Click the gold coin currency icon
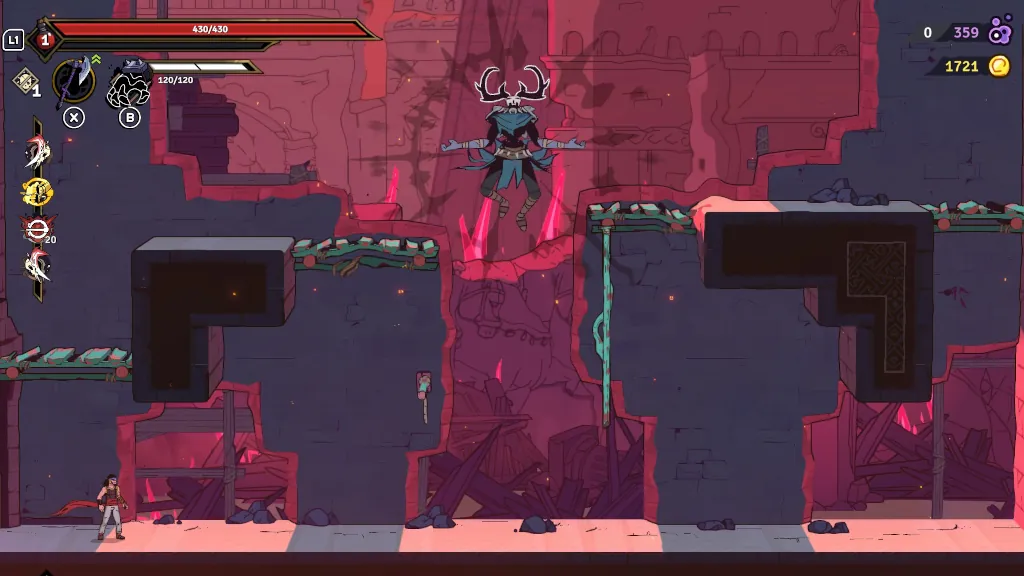 tap(999, 66)
